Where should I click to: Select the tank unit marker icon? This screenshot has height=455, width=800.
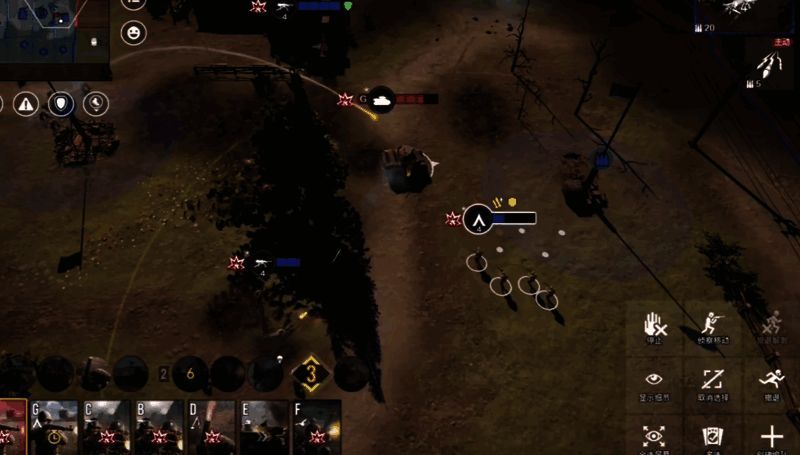point(380,99)
